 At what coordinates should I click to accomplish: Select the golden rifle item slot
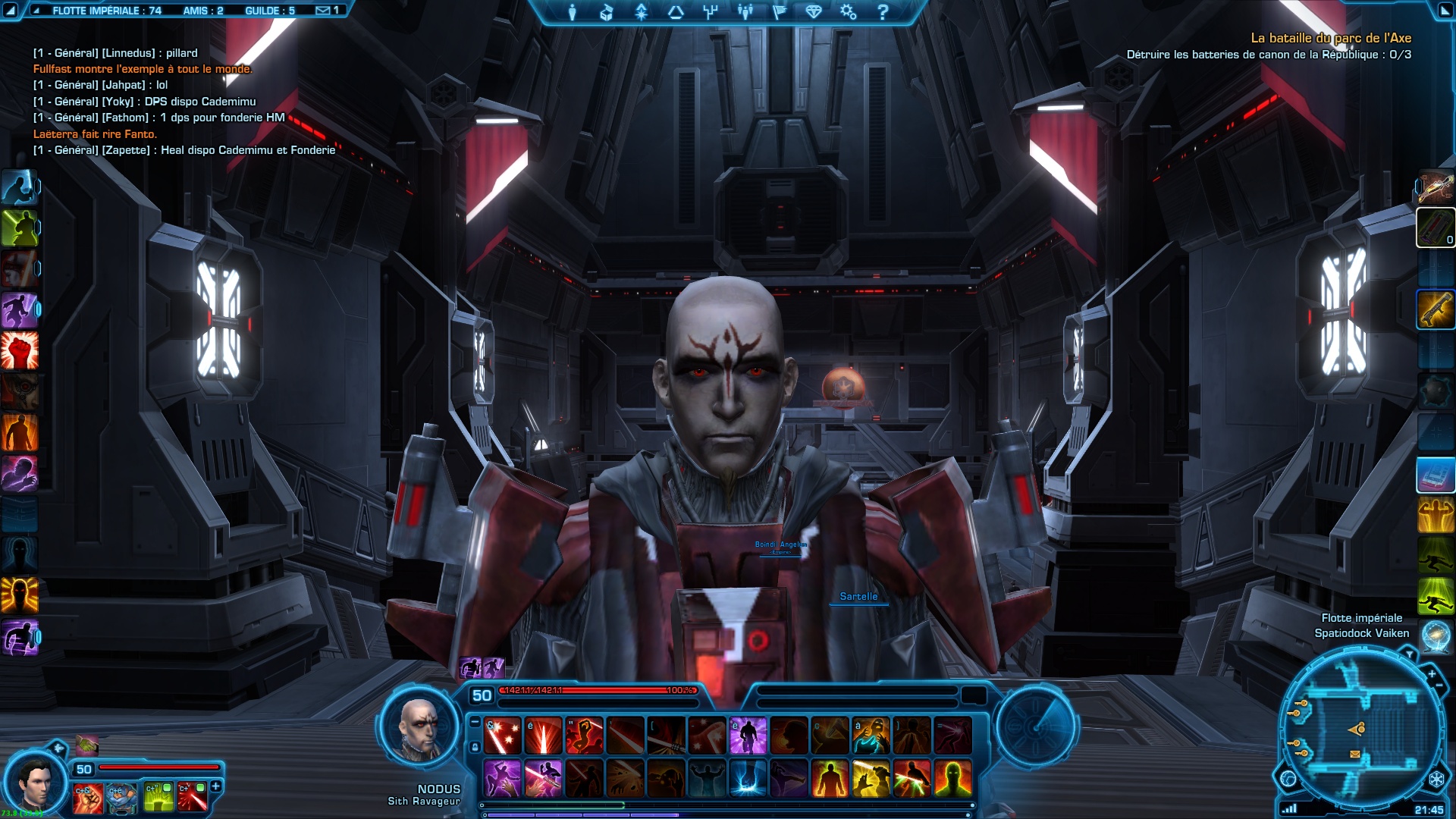click(1435, 309)
